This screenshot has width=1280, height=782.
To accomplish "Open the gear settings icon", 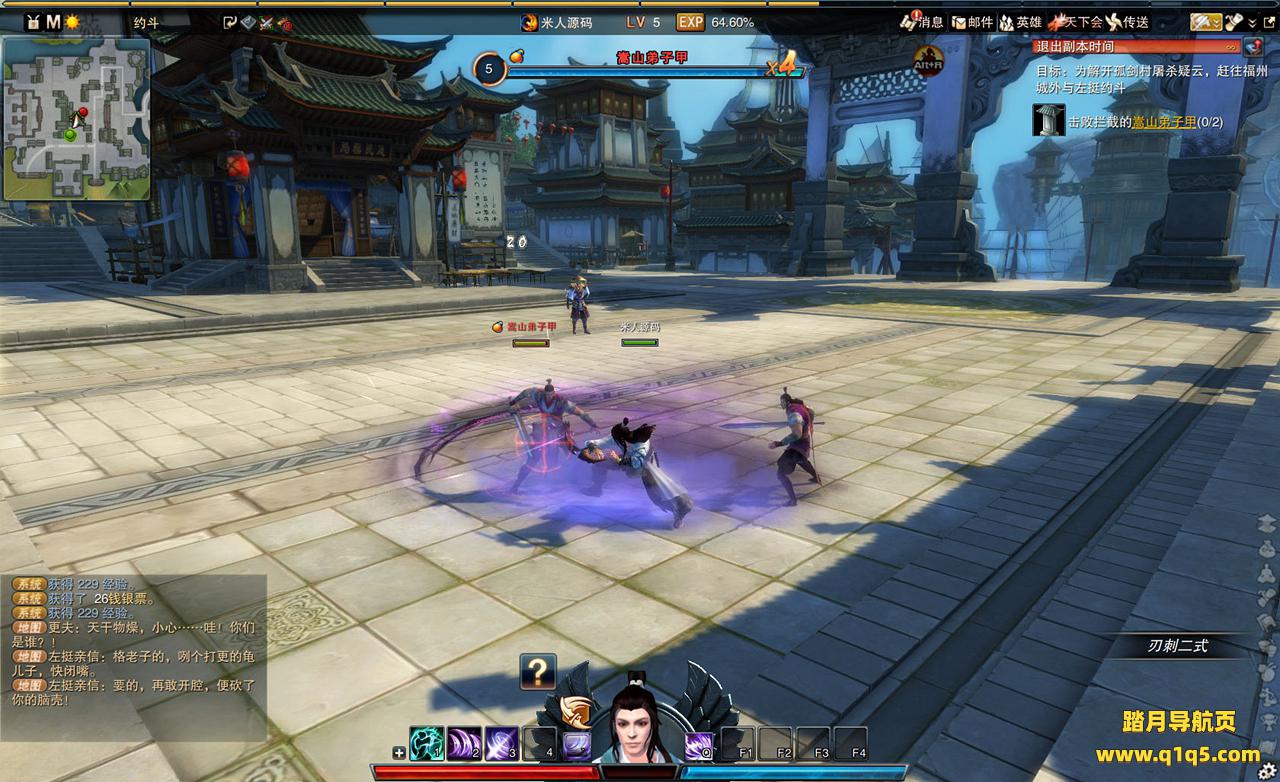I will pyautogui.click(x=1267, y=770).
